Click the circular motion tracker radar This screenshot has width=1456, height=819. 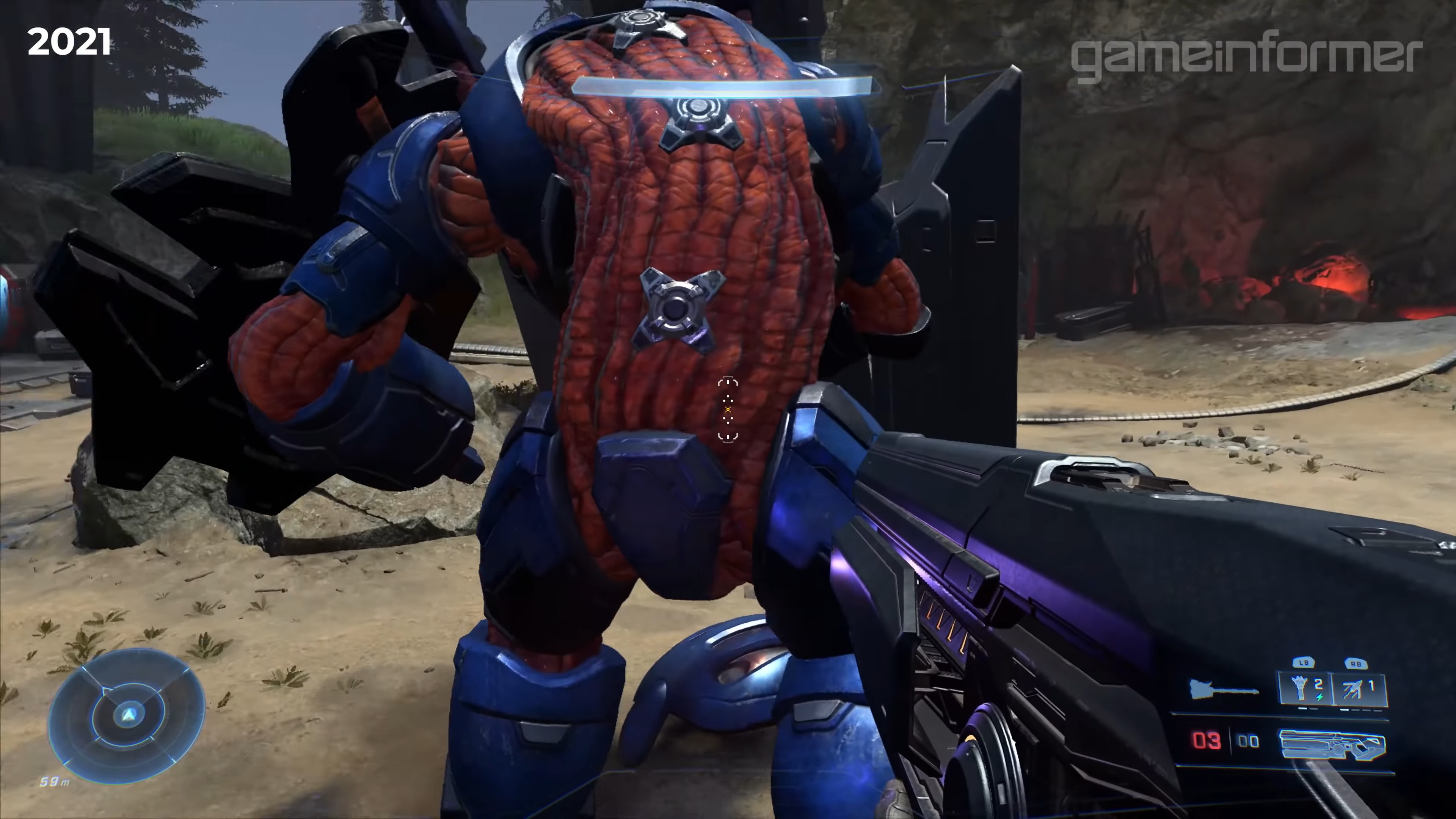[x=127, y=715]
